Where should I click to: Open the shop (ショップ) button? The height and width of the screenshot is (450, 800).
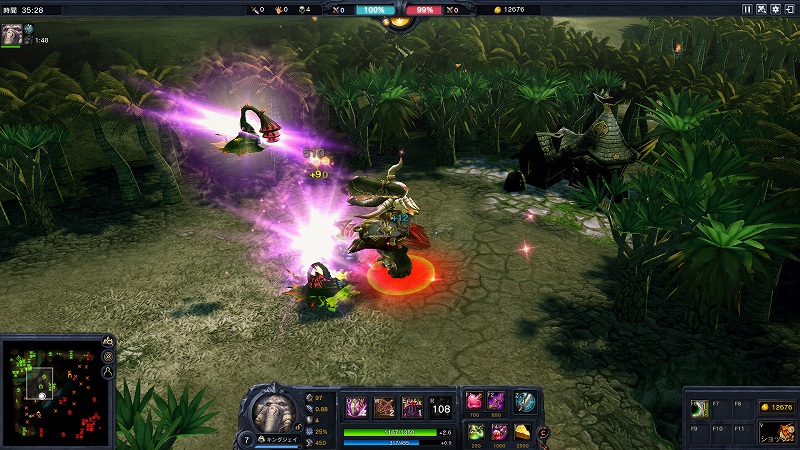776,431
